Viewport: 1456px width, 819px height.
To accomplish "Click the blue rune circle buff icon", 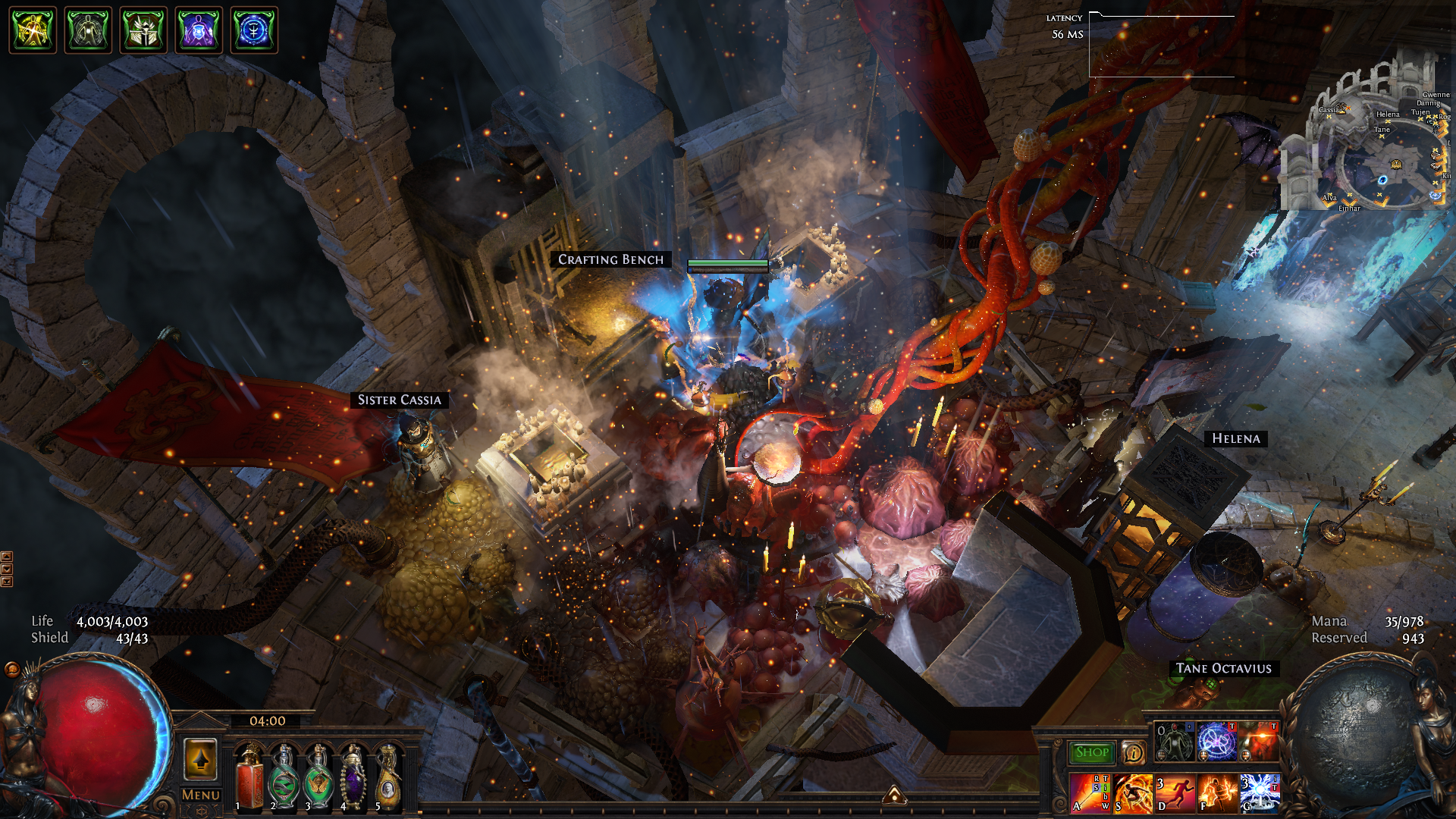I will tap(254, 30).
